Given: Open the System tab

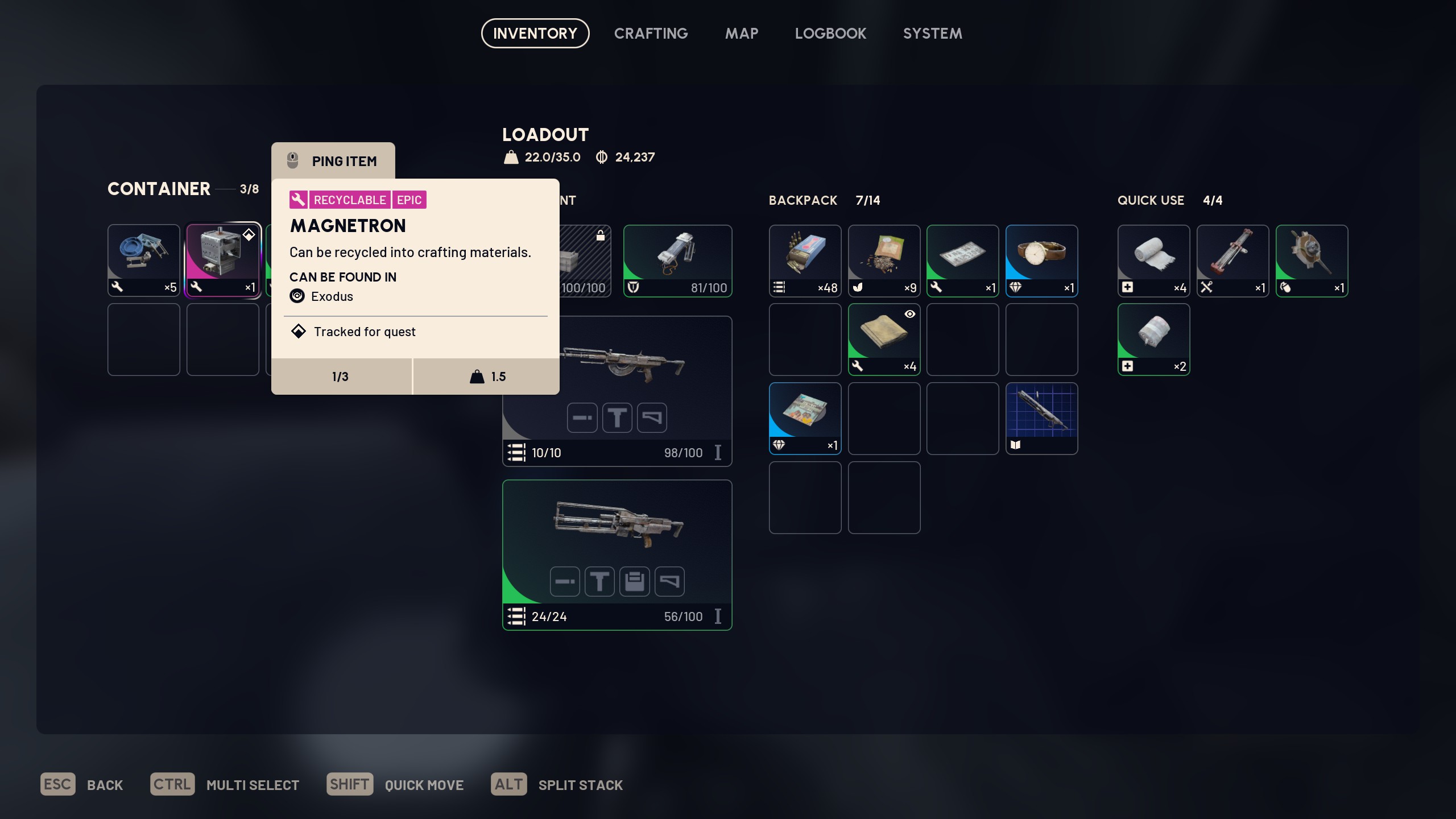Looking at the screenshot, I should pos(932,34).
